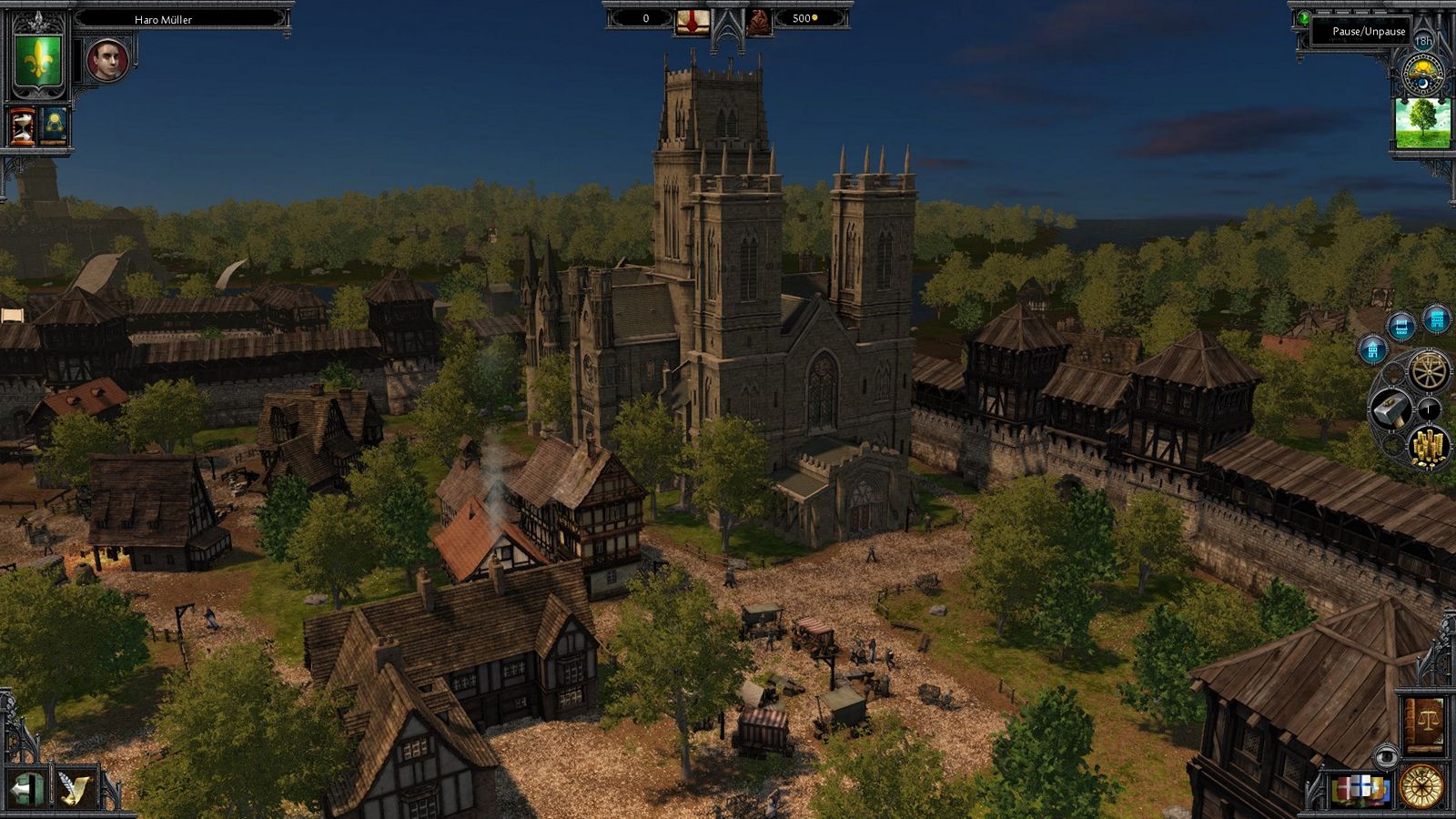
Task: Select the cart wheel transport icon
Action: click(x=1428, y=370)
